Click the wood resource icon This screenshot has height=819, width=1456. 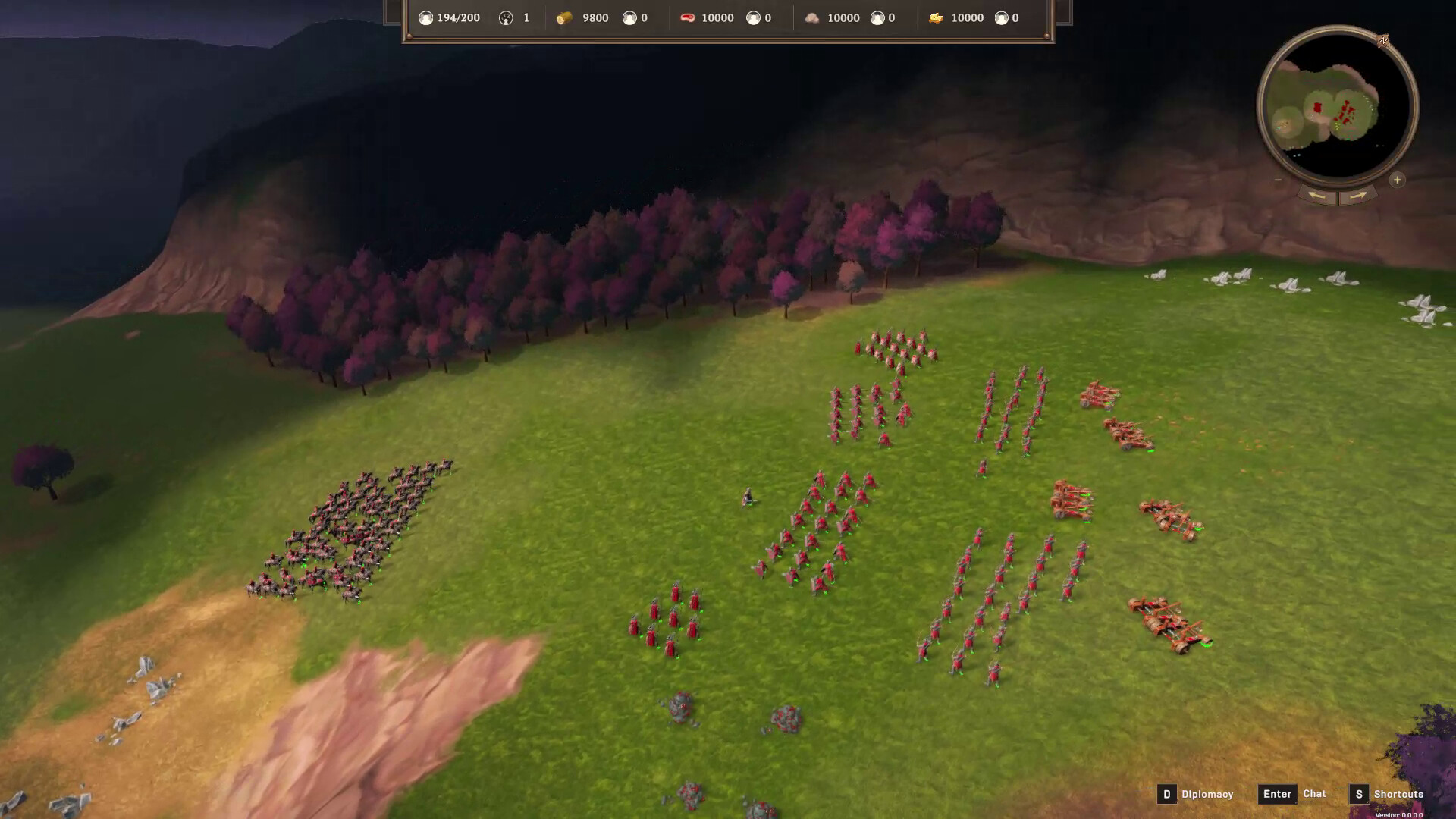point(564,17)
